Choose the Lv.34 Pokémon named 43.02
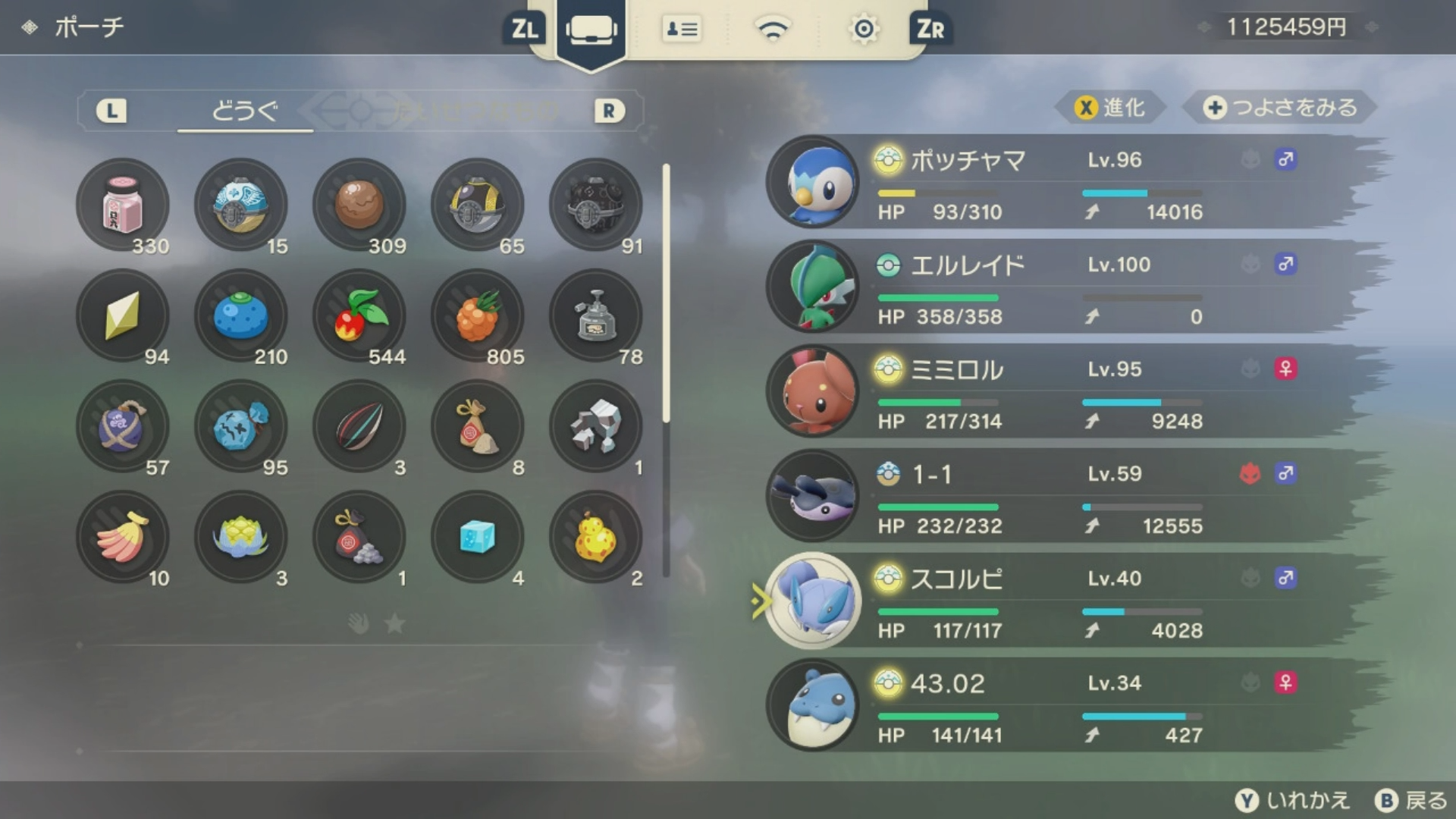The width and height of the screenshot is (1456, 819). [x=1062, y=706]
